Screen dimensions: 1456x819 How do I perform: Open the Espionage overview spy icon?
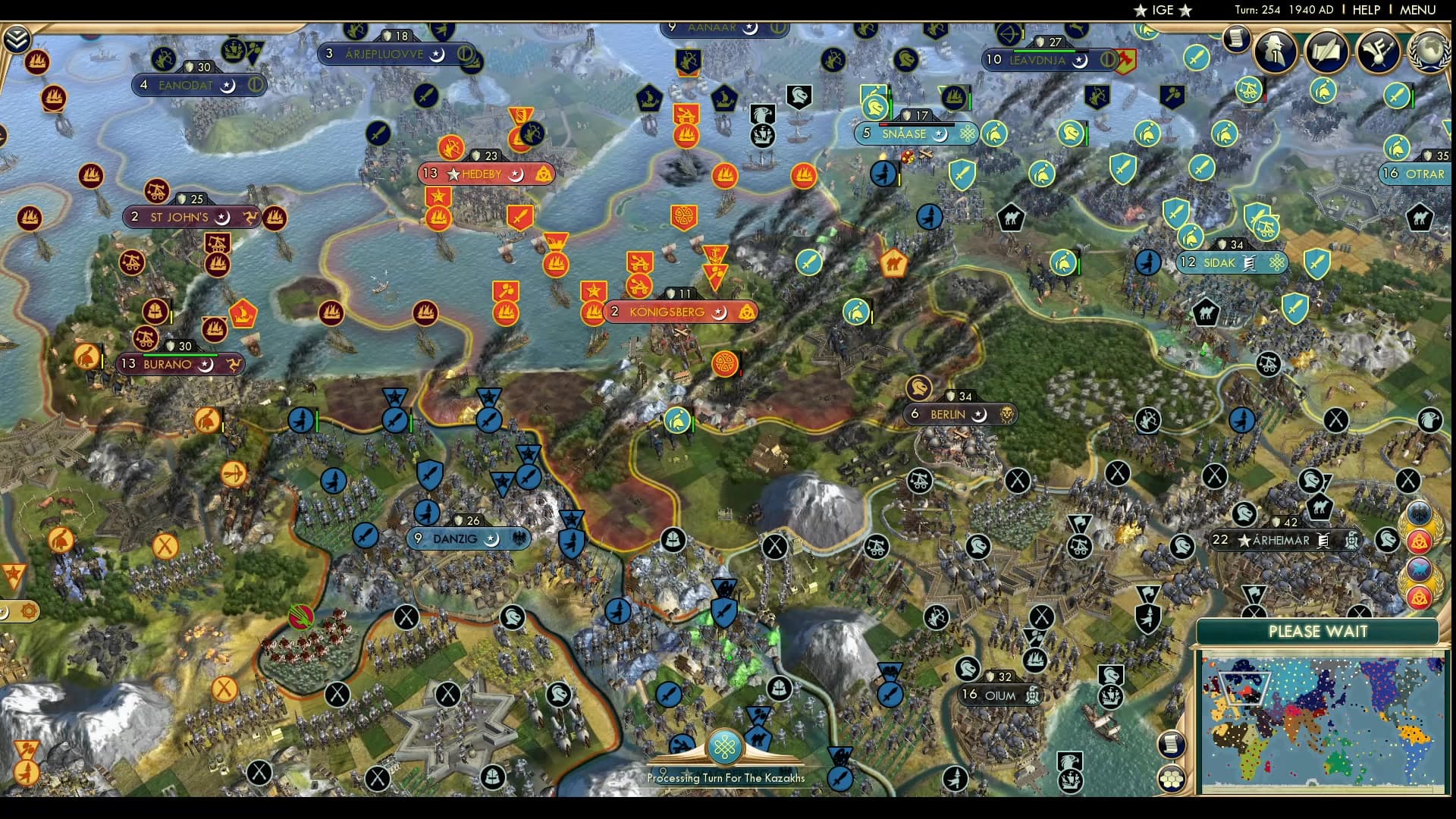click(1274, 52)
